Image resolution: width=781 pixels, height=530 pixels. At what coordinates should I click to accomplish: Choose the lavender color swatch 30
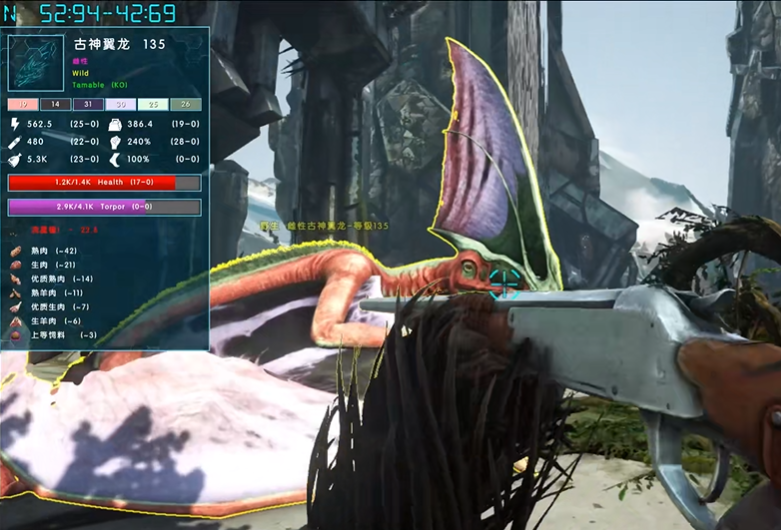(121, 104)
